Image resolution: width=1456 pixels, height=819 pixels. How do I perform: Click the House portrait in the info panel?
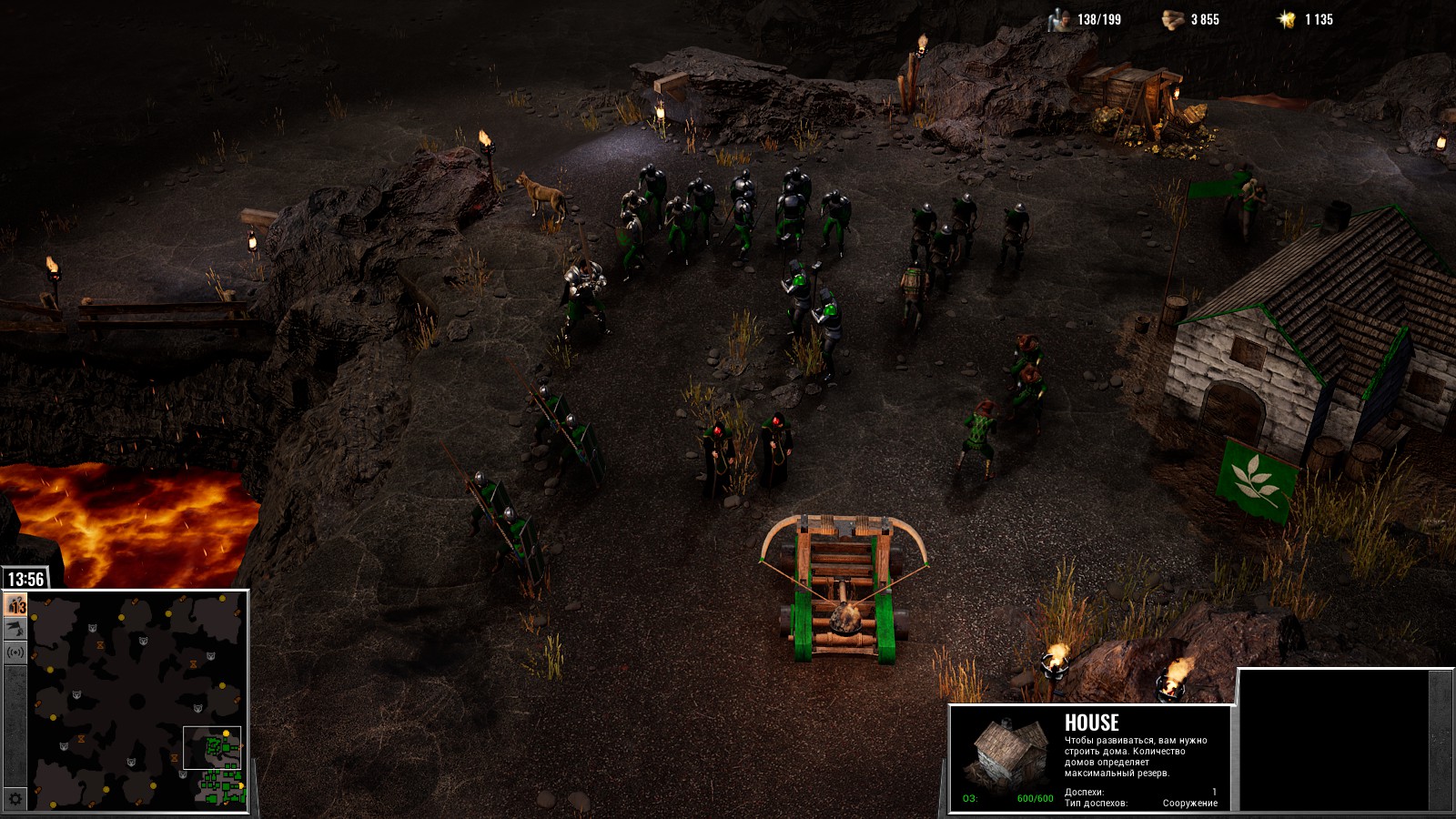1005,755
